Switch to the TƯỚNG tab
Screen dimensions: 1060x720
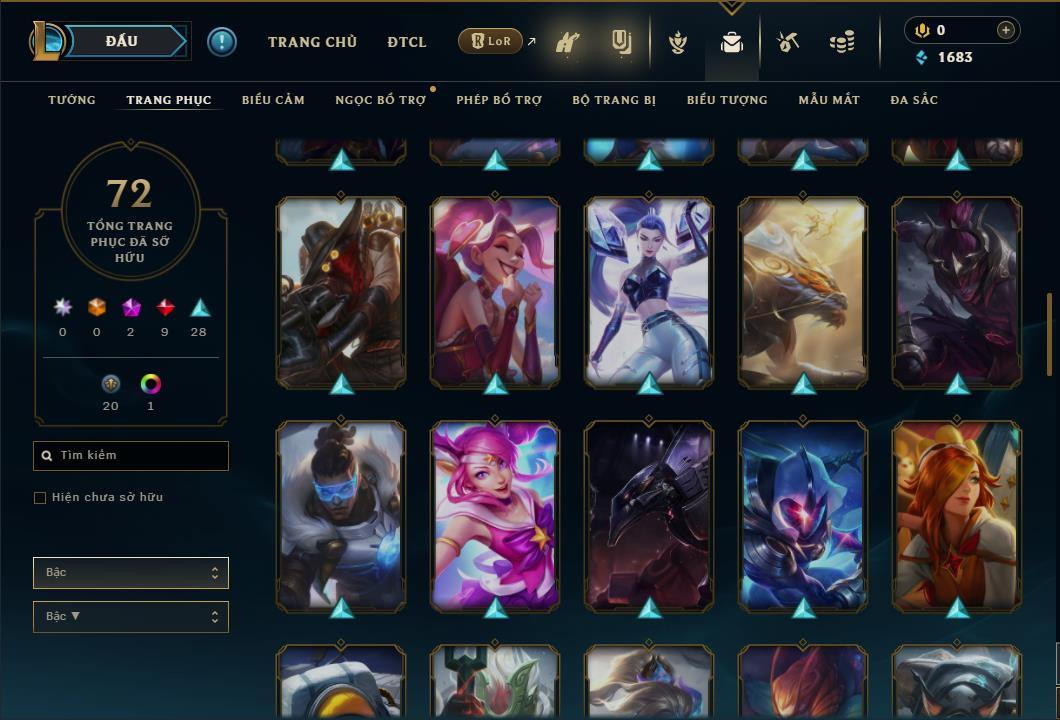click(x=72, y=100)
